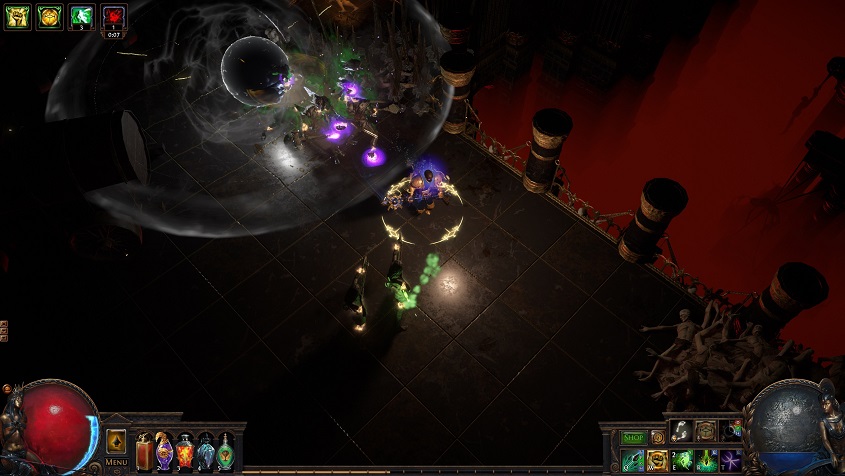This screenshot has height=476, width=845.
Task: Click the red splatter debuff icon
Action: [114, 16]
